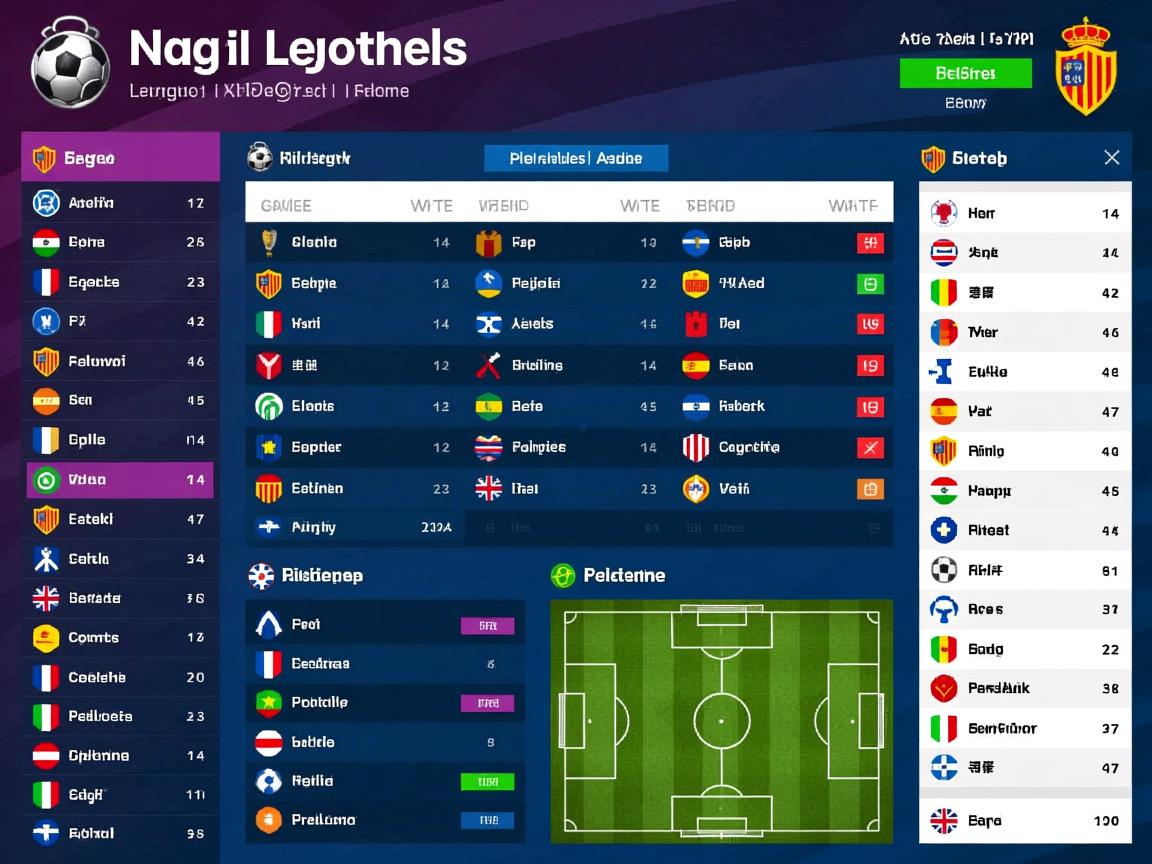
Task: Select the Gpile row in left list
Action: pos(120,440)
